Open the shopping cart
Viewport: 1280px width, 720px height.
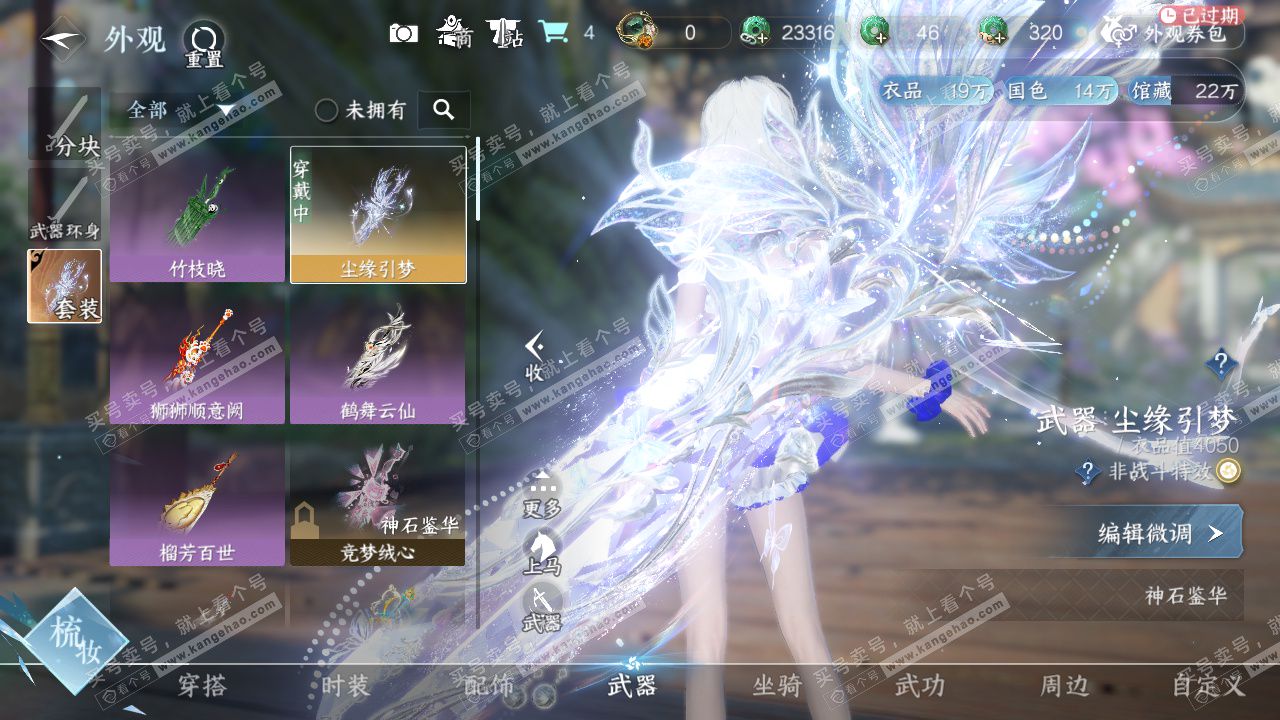(553, 33)
